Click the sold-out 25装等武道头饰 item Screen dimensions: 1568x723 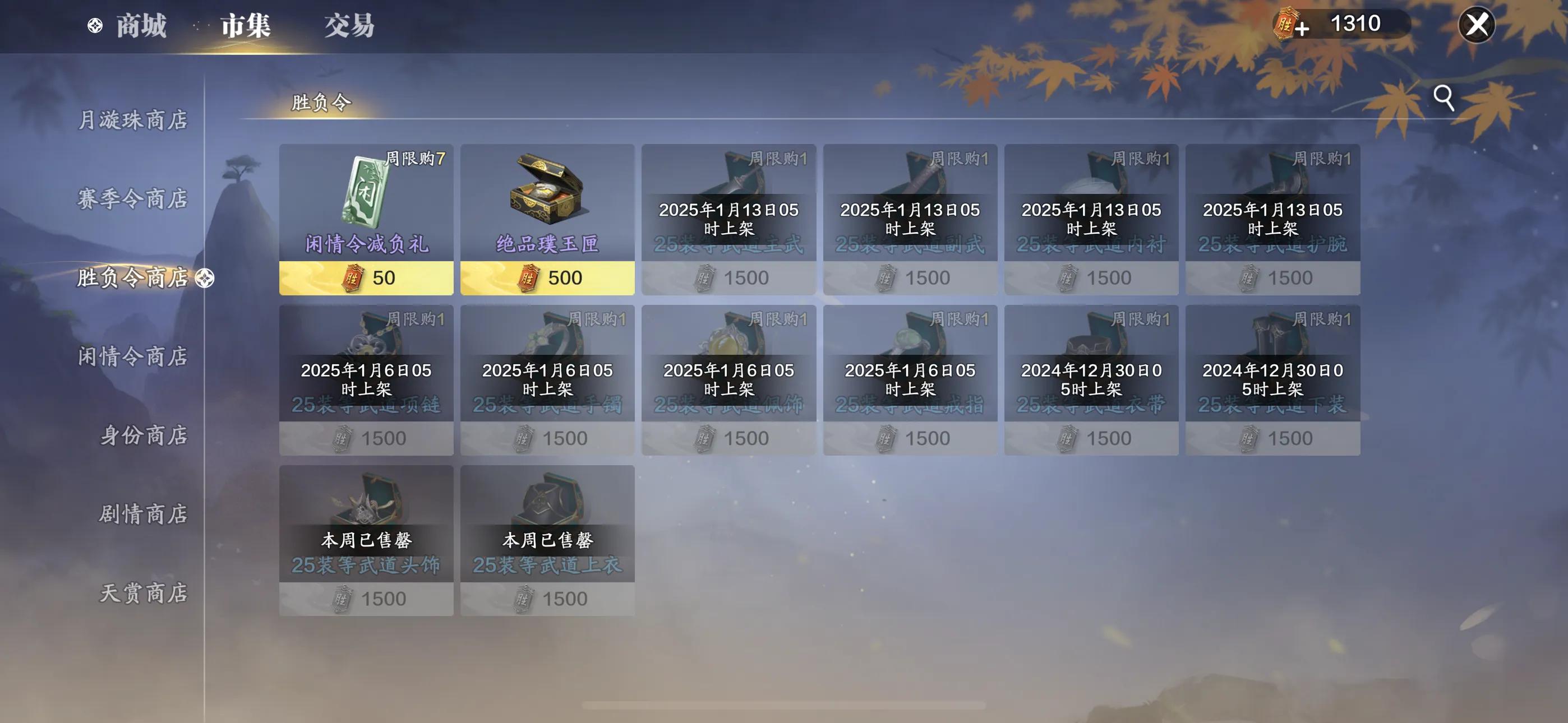pos(366,540)
